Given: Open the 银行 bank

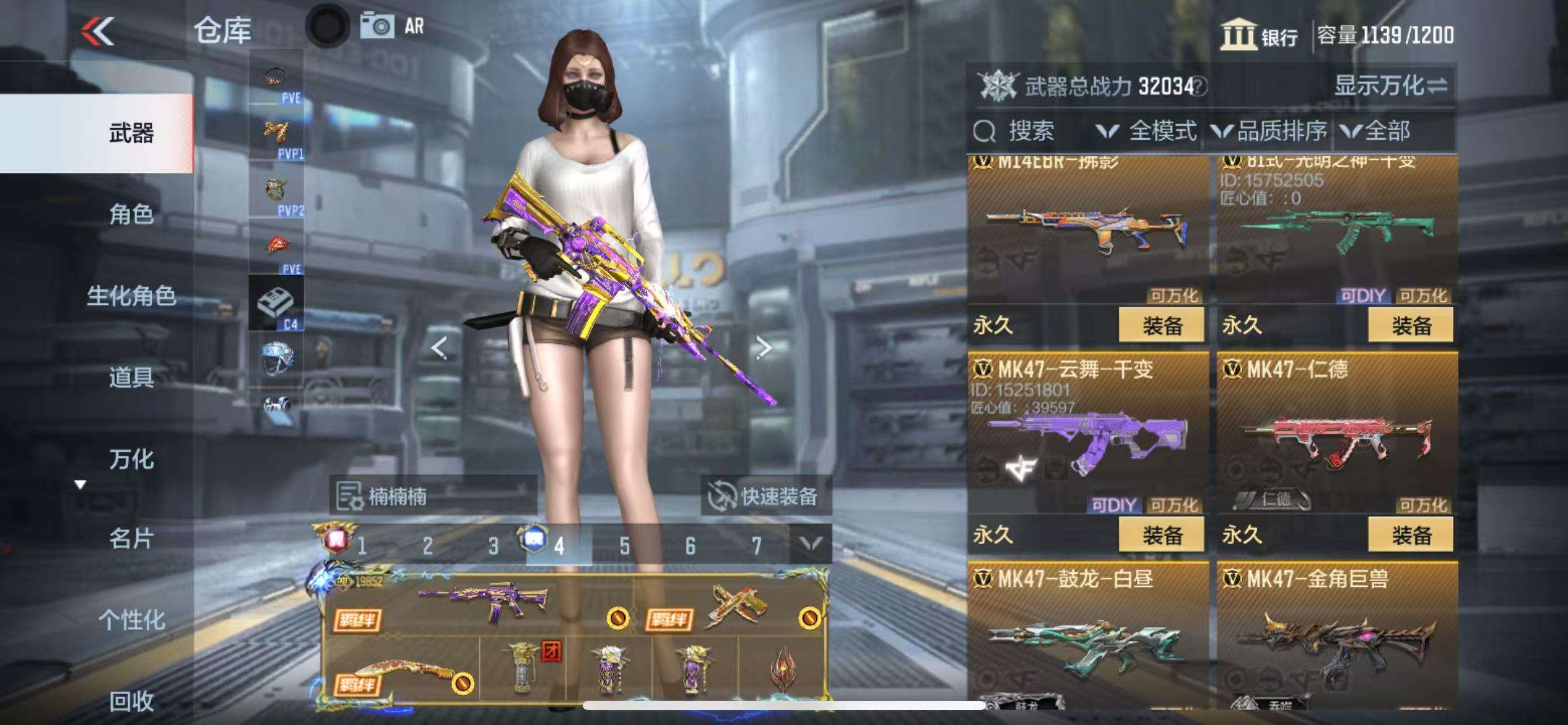Looking at the screenshot, I should point(1260,36).
